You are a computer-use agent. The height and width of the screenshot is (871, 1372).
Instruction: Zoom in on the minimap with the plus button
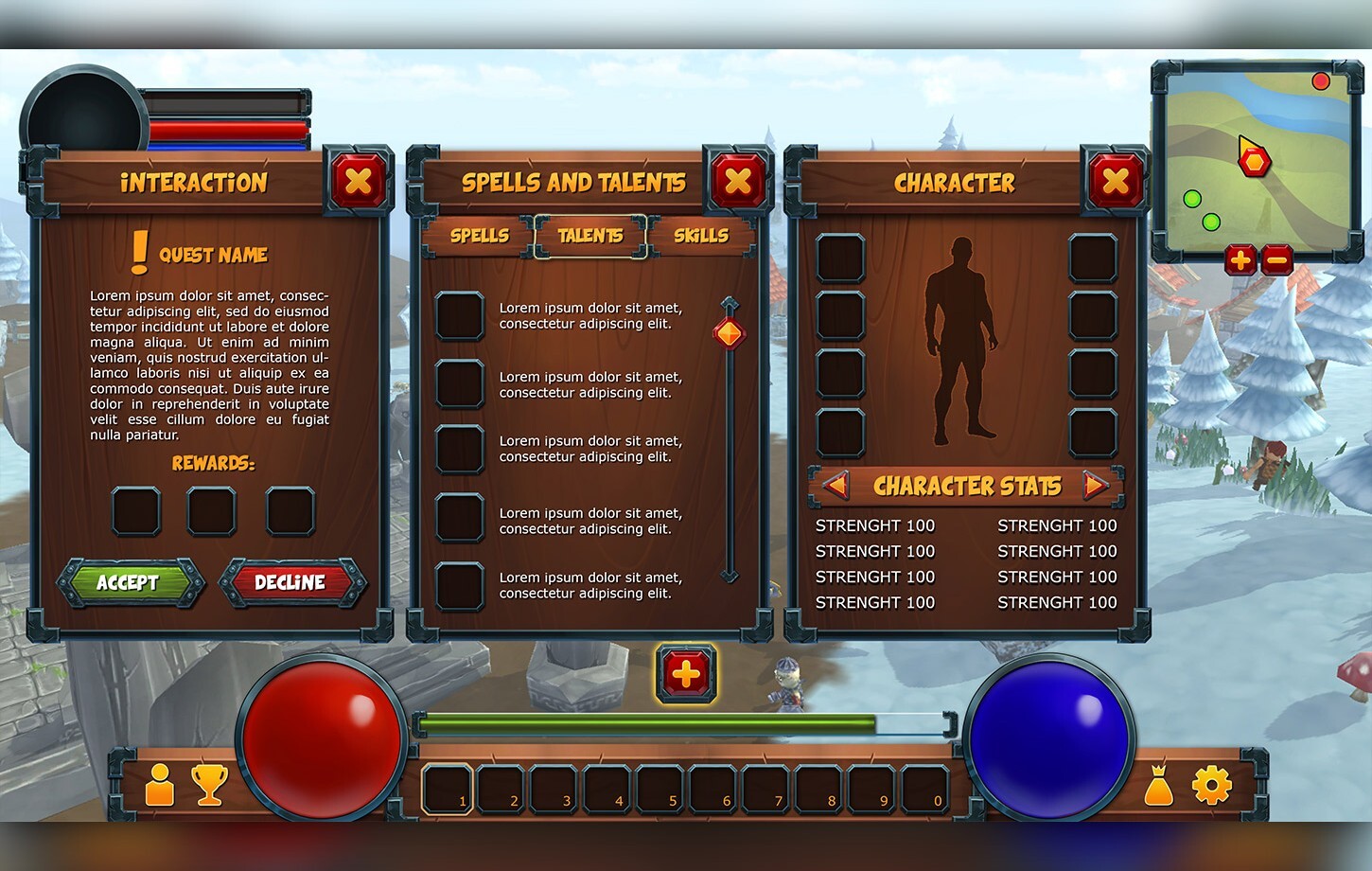tap(1240, 259)
